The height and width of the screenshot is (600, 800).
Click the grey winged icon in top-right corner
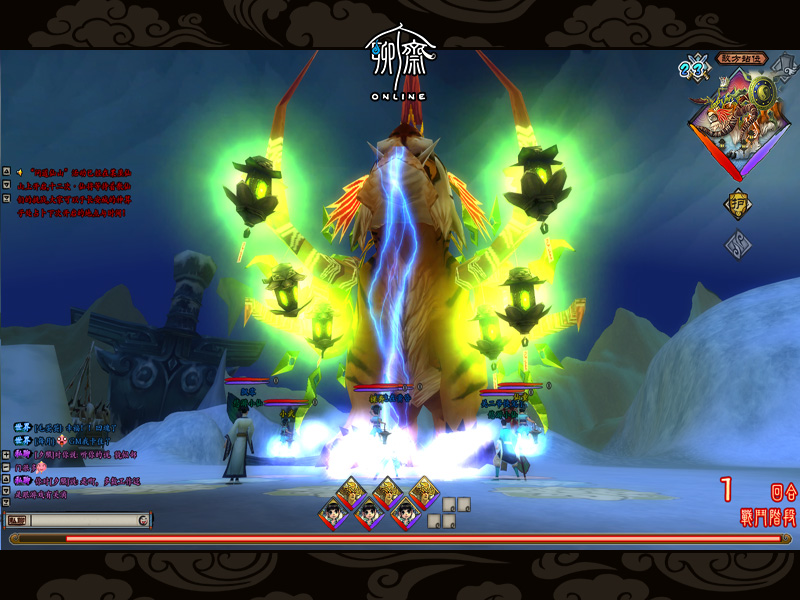tap(786, 60)
